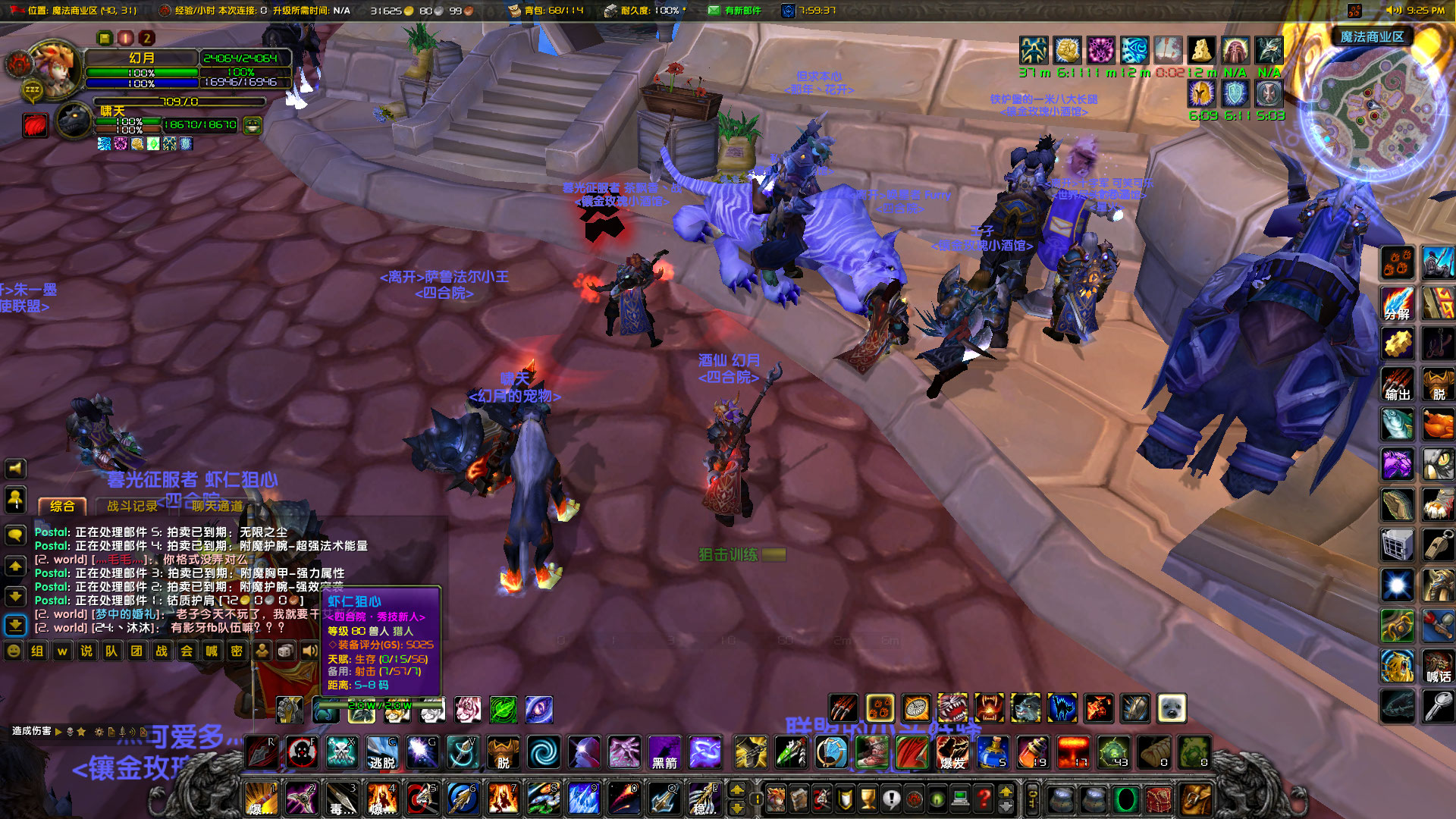Activate the 分解 macro on the right bar
Image resolution: width=1456 pixels, height=819 pixels.
(x=1398, y=303)
